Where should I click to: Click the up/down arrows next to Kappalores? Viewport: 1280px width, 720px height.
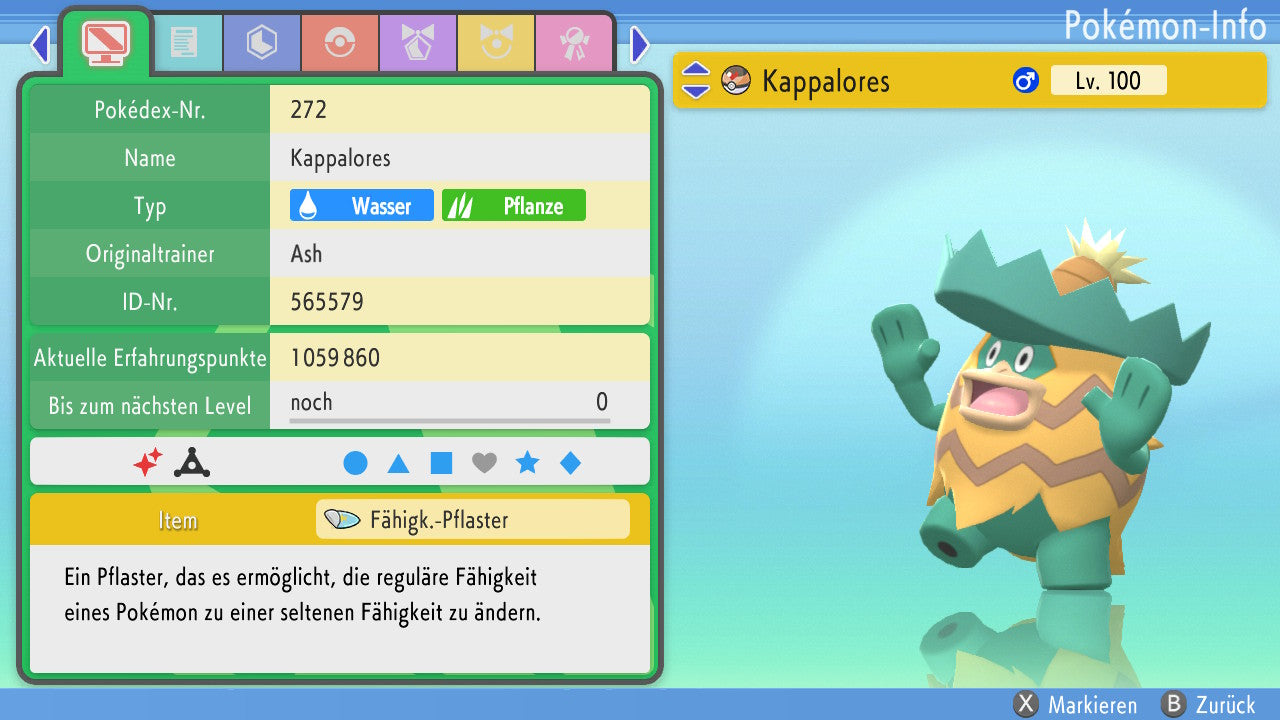pos(695,81)
